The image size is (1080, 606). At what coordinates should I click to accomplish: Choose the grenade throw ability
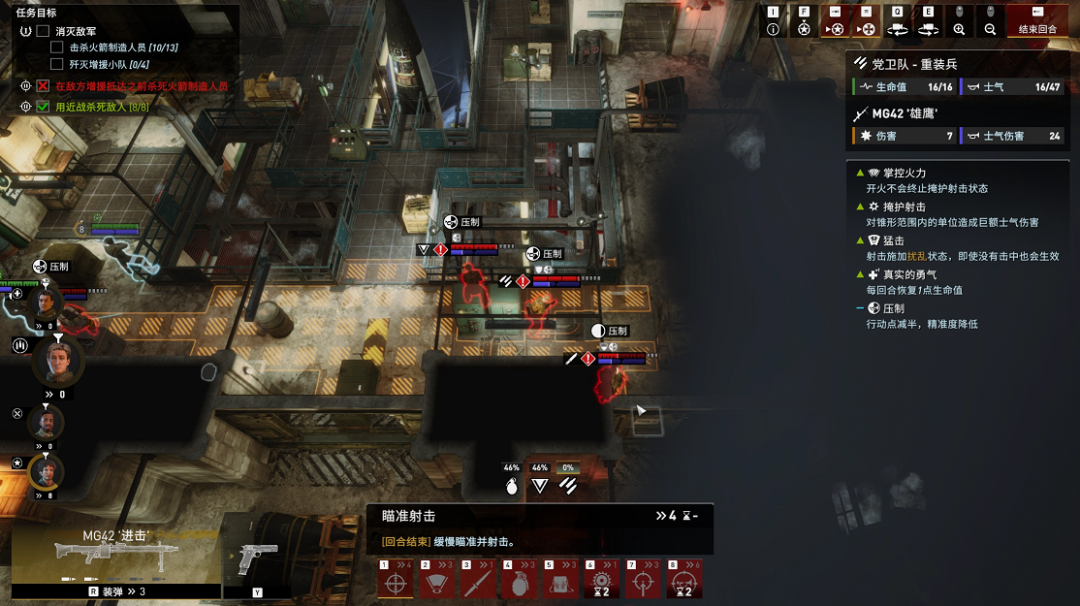[519, 582]
